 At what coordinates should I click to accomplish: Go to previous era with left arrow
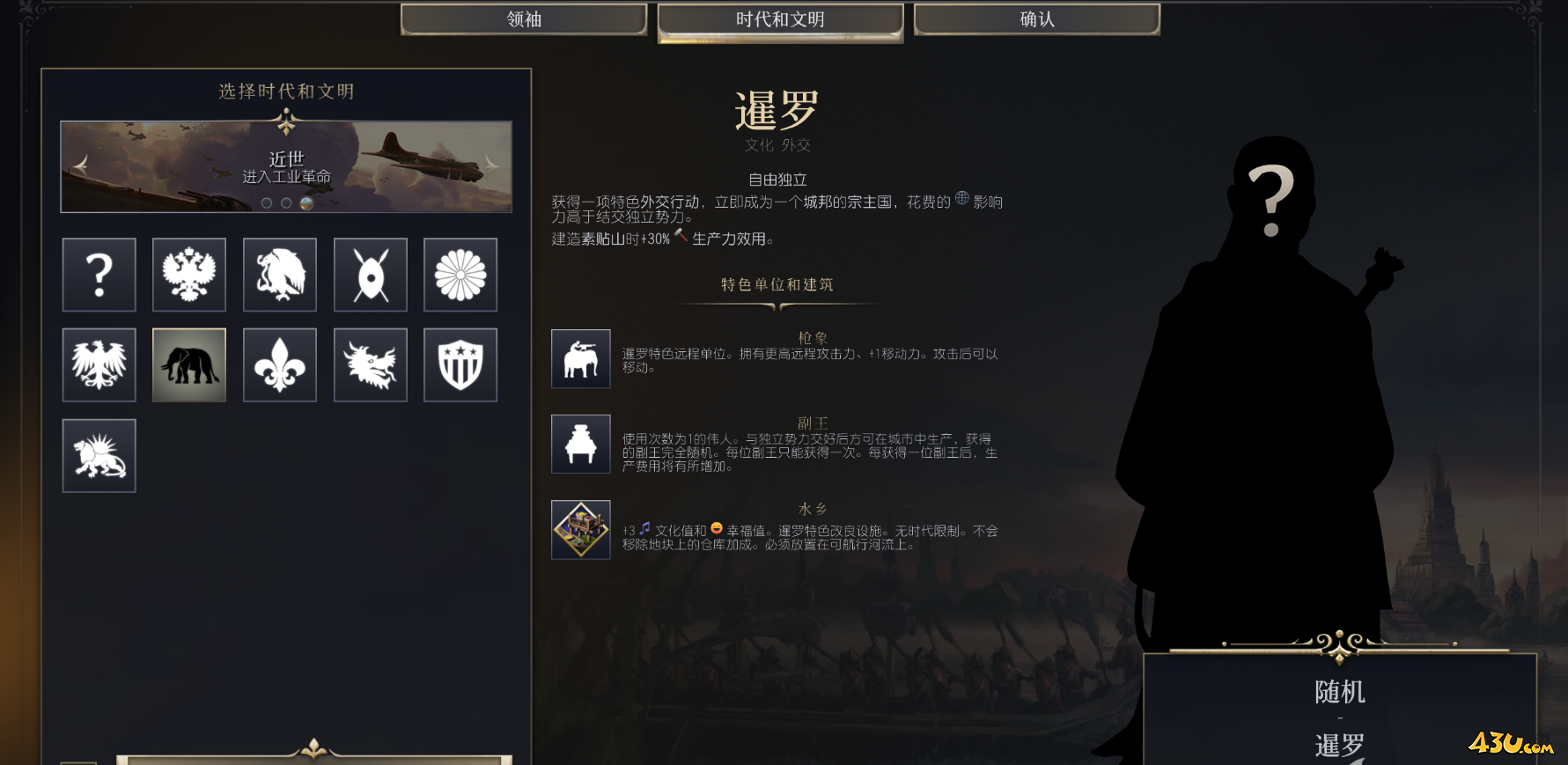point(81,165)
